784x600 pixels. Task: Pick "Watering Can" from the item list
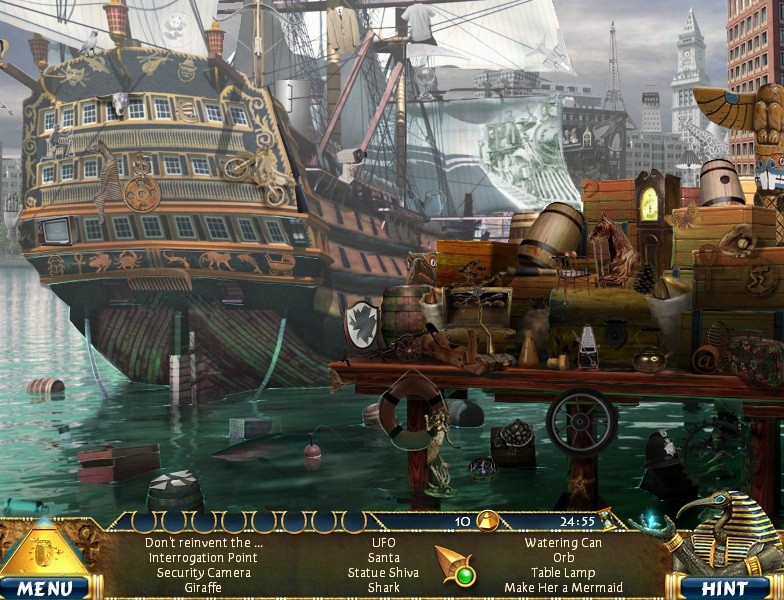[x=563, y=543]
